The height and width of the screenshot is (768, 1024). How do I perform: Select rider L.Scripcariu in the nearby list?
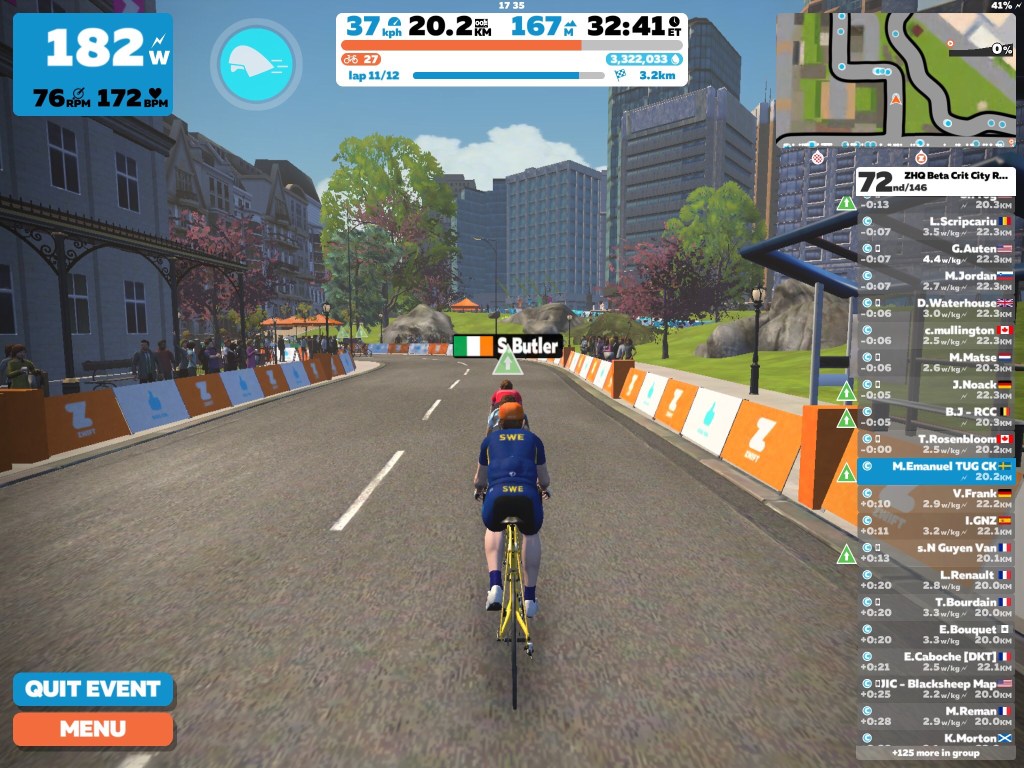click(936, 226)
